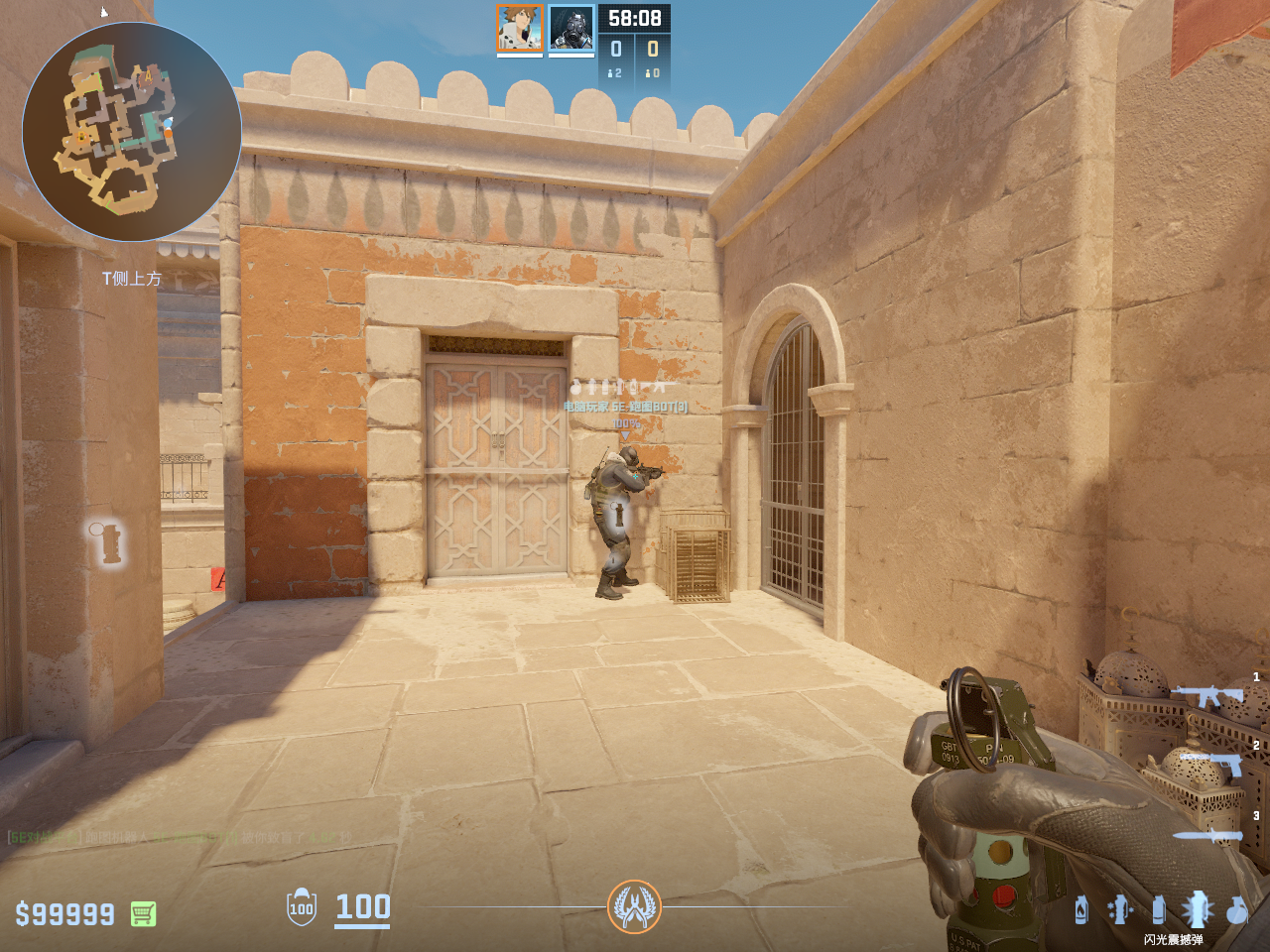The width and height of the screenshot is (1270, 952).
Task: Choose the highlighted flashbang grenade icon
Action: coord(1197,908)
